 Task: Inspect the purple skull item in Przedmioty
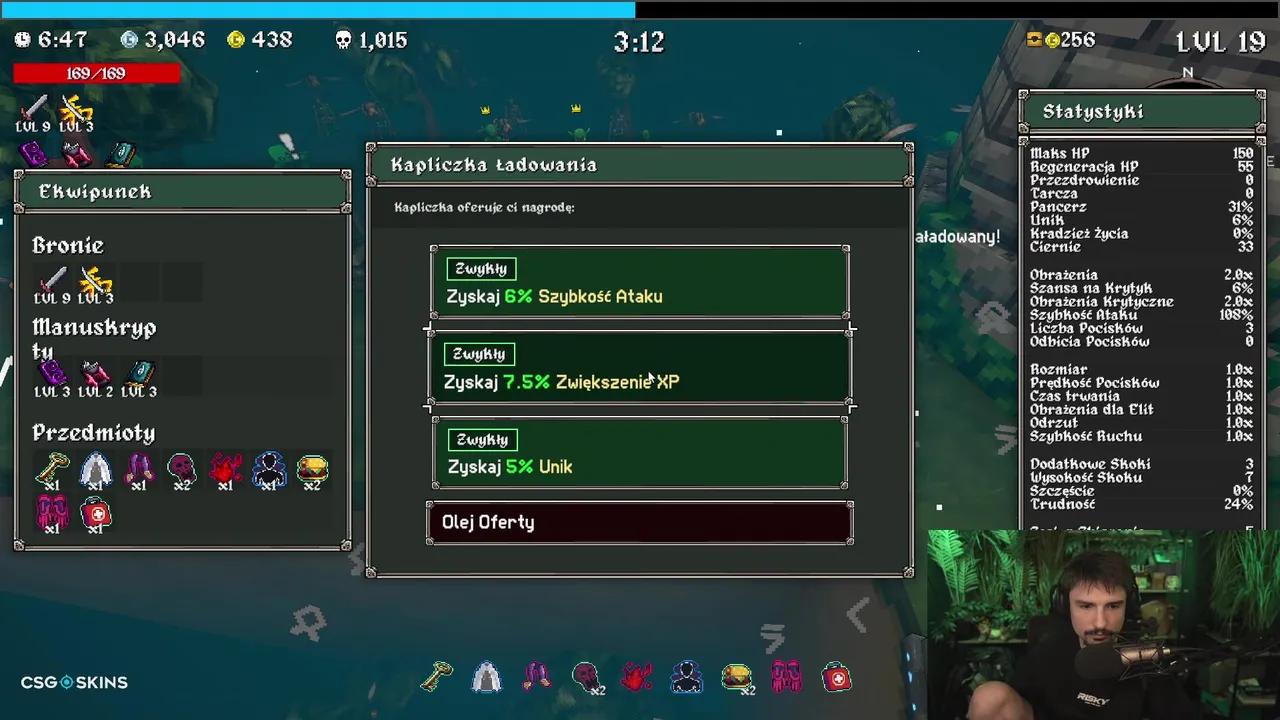[x=181, y=468]
